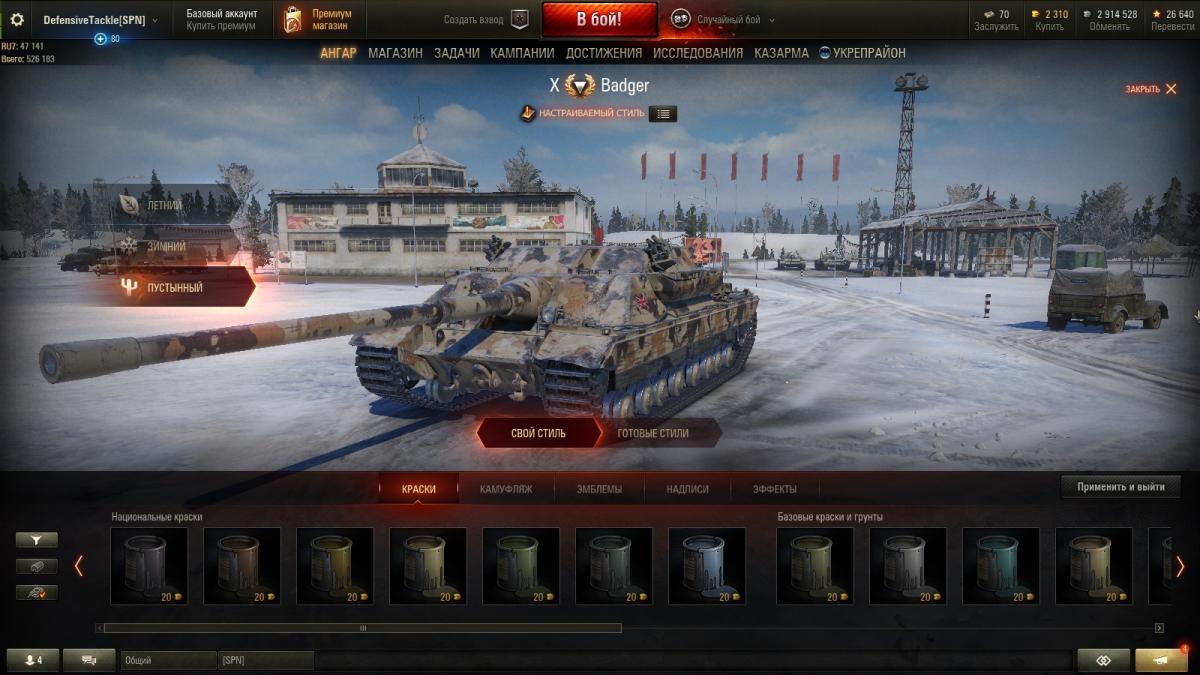Go to the КАЗАРМА barracks tab
Image resolution: width=1200 pixels, height=675 pixels.
point(781,53)
